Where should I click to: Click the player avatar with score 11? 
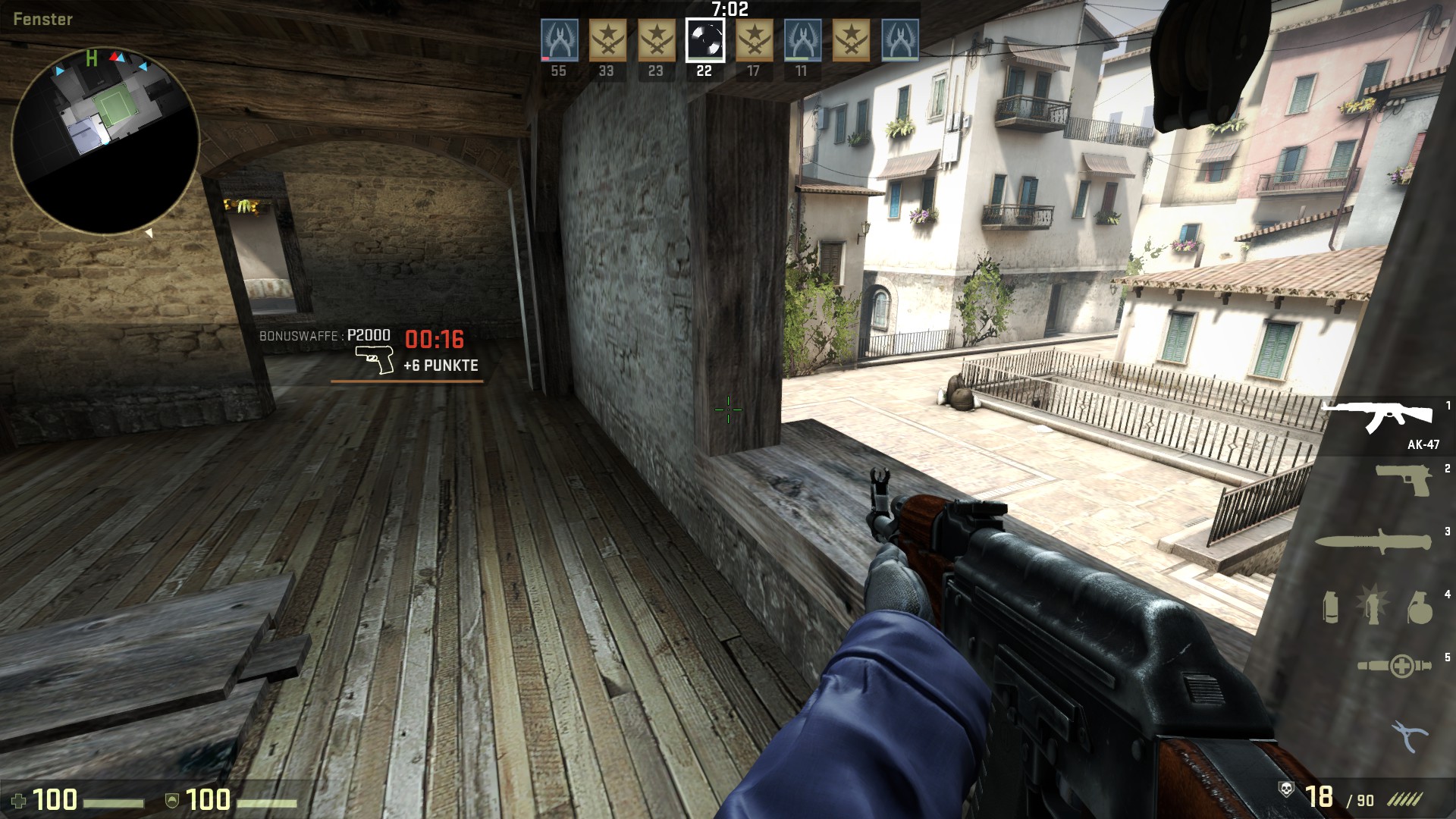click(x=802, y=40)
